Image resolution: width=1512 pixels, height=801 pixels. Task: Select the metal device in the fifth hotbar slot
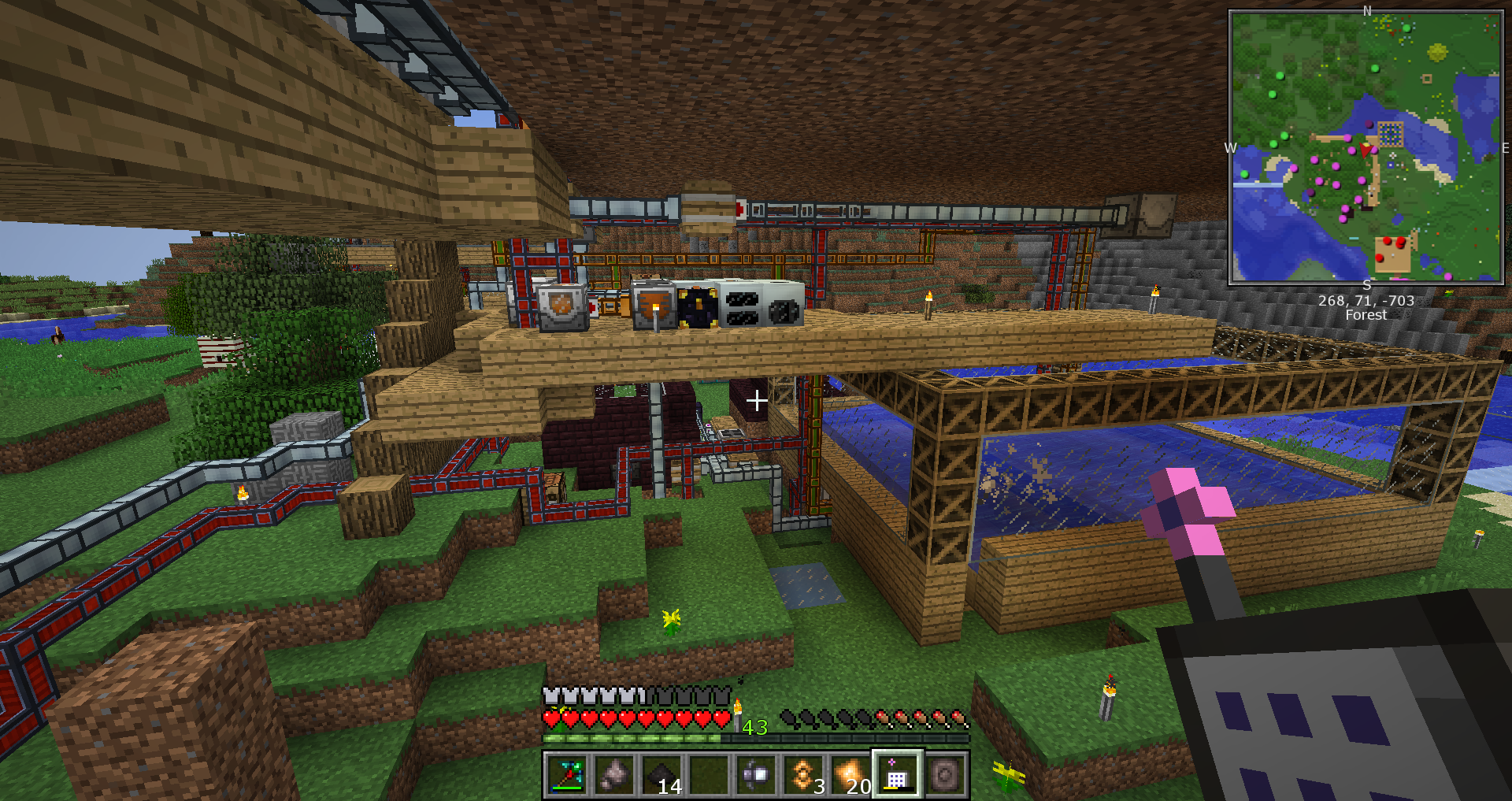(757, 773)
